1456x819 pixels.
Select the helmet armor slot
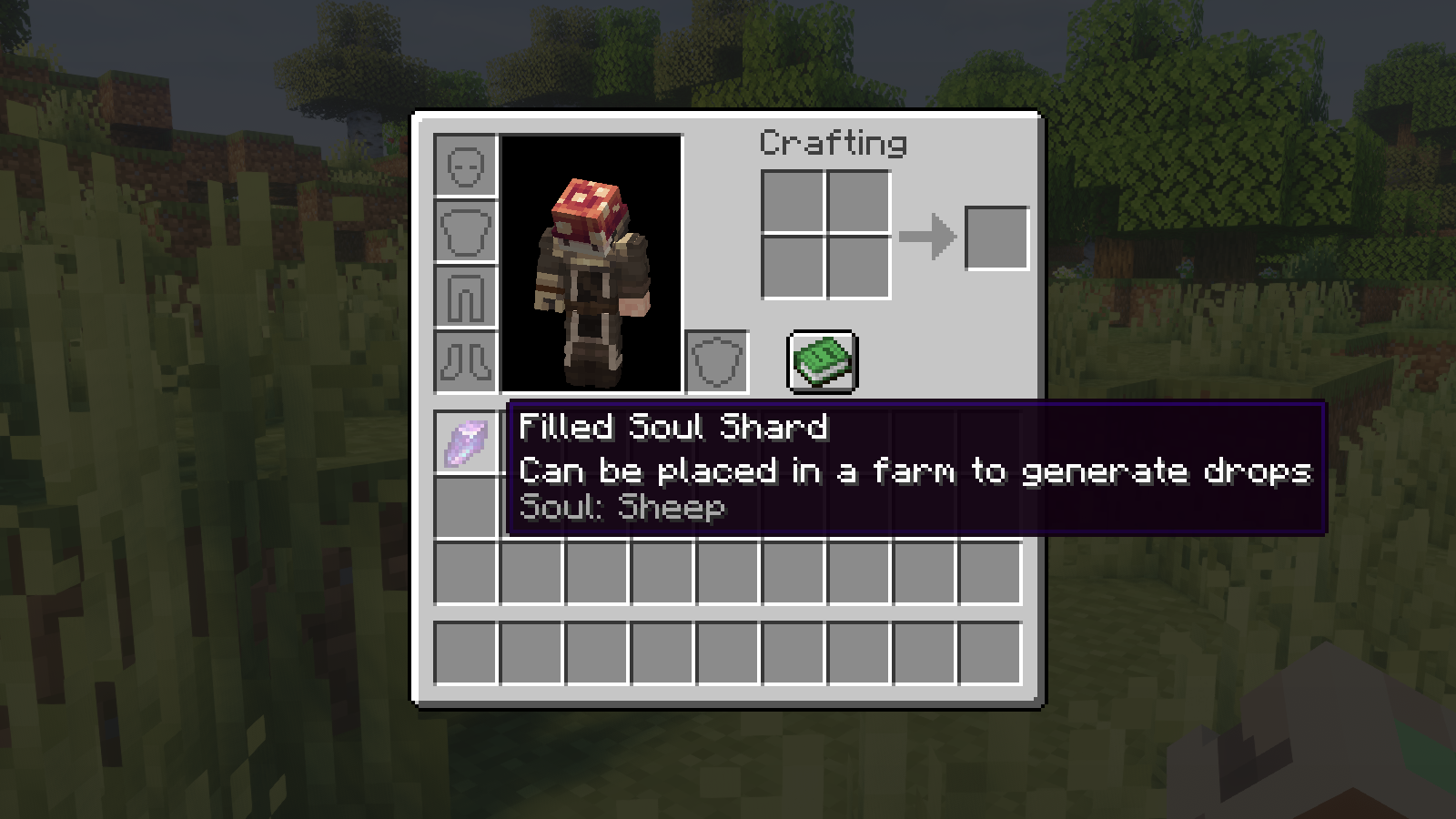point(466,166)
